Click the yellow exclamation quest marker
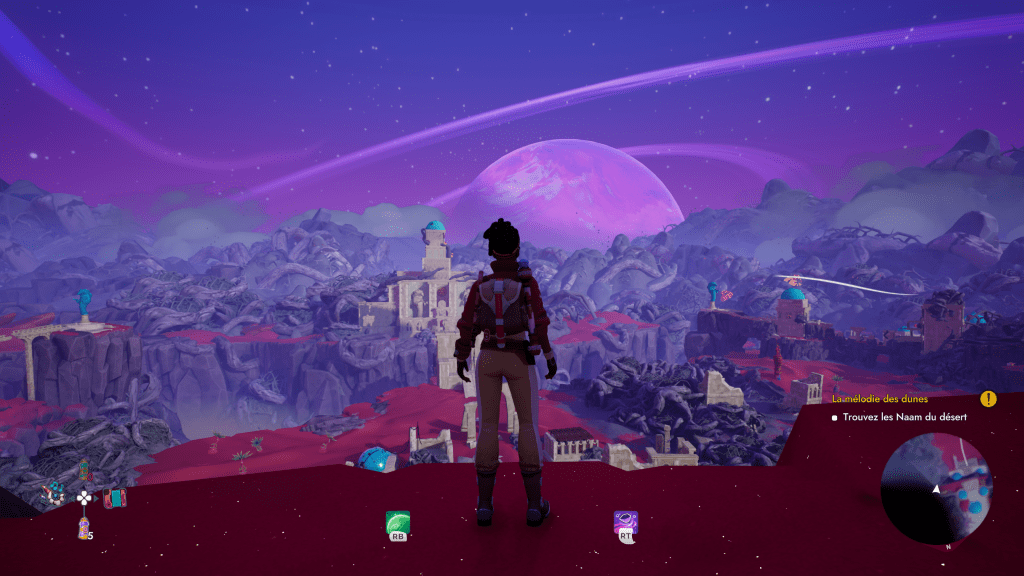This screenshot has height=576, width=1024. pos(988,399)
